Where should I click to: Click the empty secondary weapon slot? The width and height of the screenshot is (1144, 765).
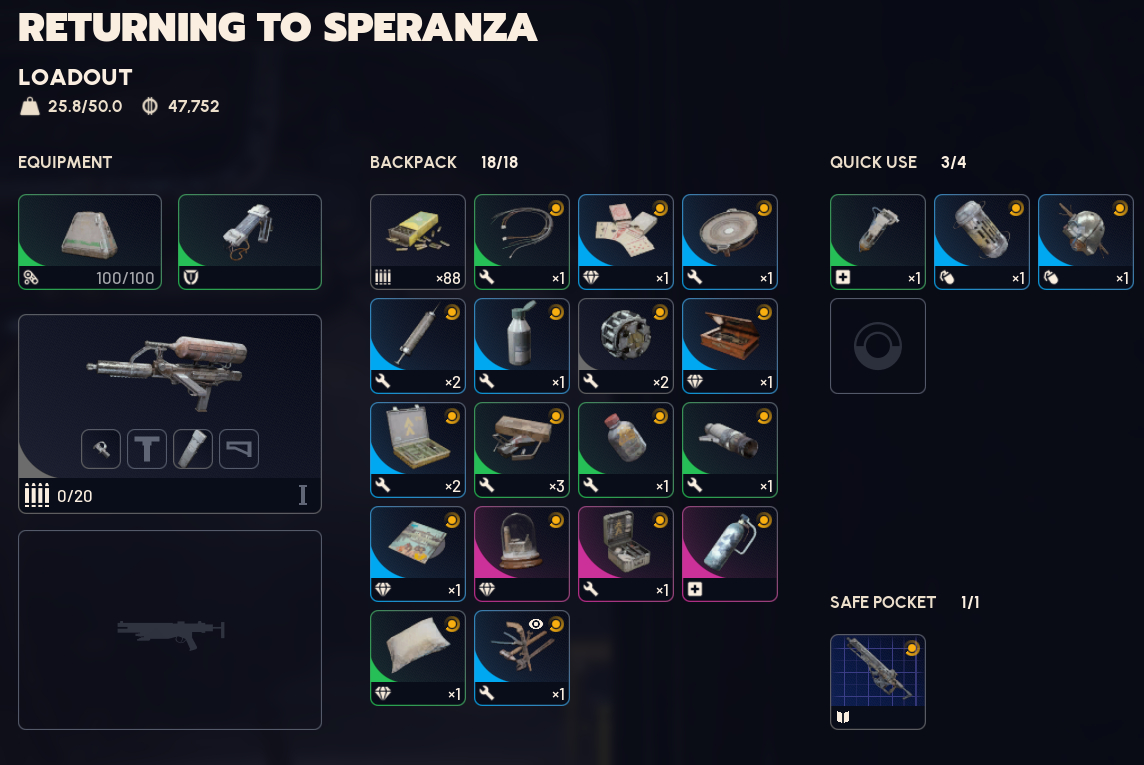coord(169,630)
